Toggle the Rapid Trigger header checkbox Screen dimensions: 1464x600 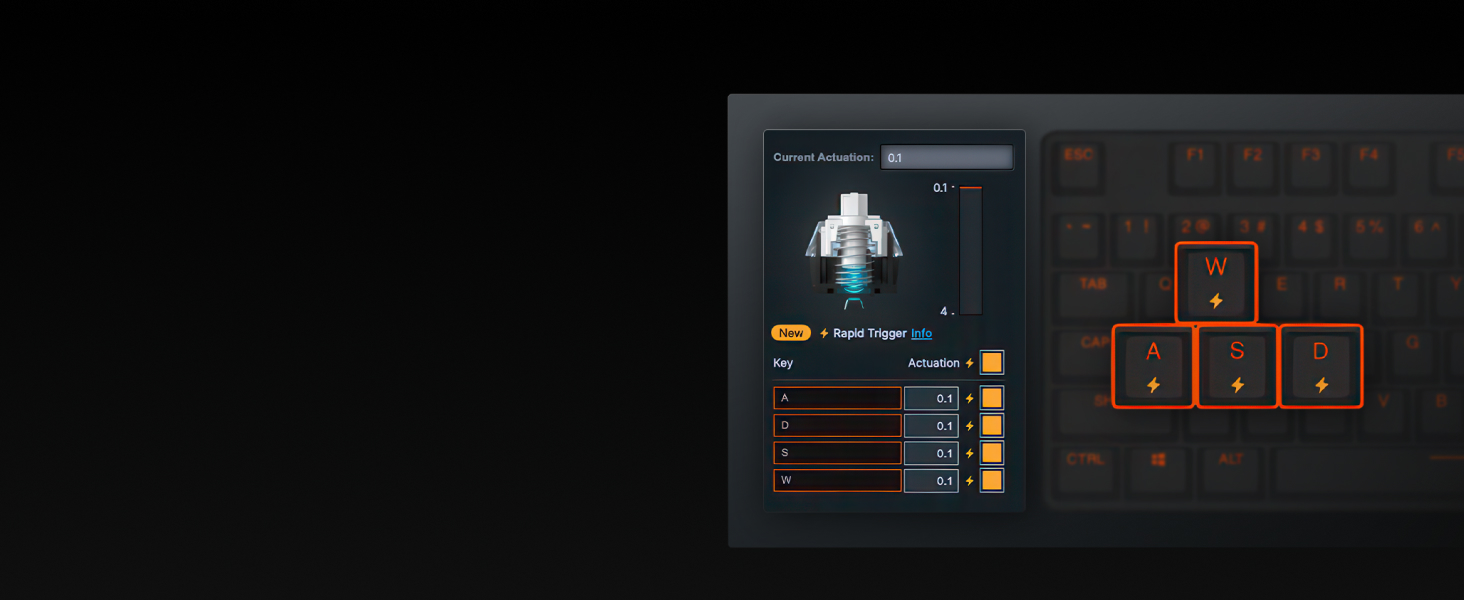point(991,363)
